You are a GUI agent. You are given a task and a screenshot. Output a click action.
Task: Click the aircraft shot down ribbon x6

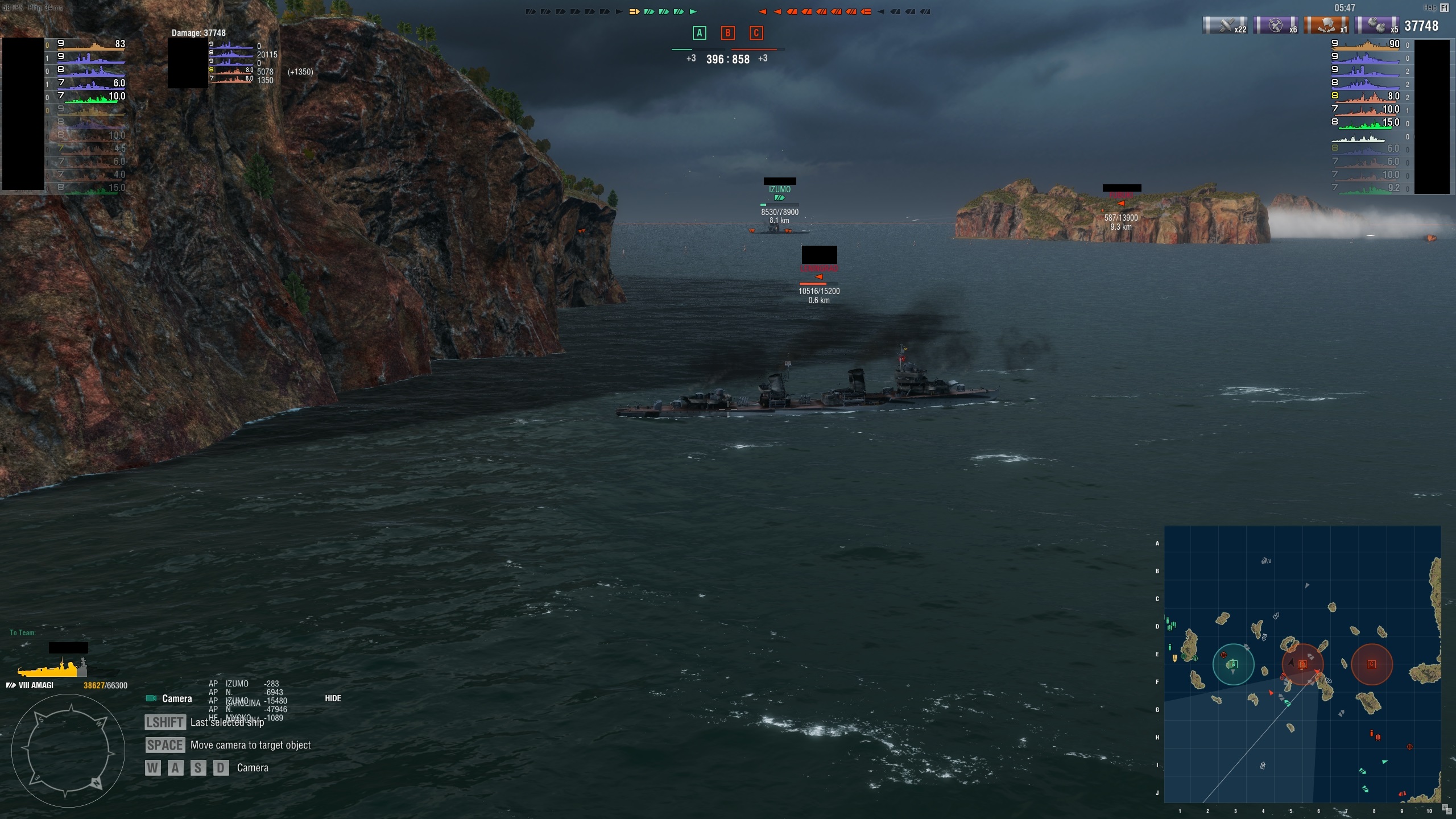(x=1276, y=26)
